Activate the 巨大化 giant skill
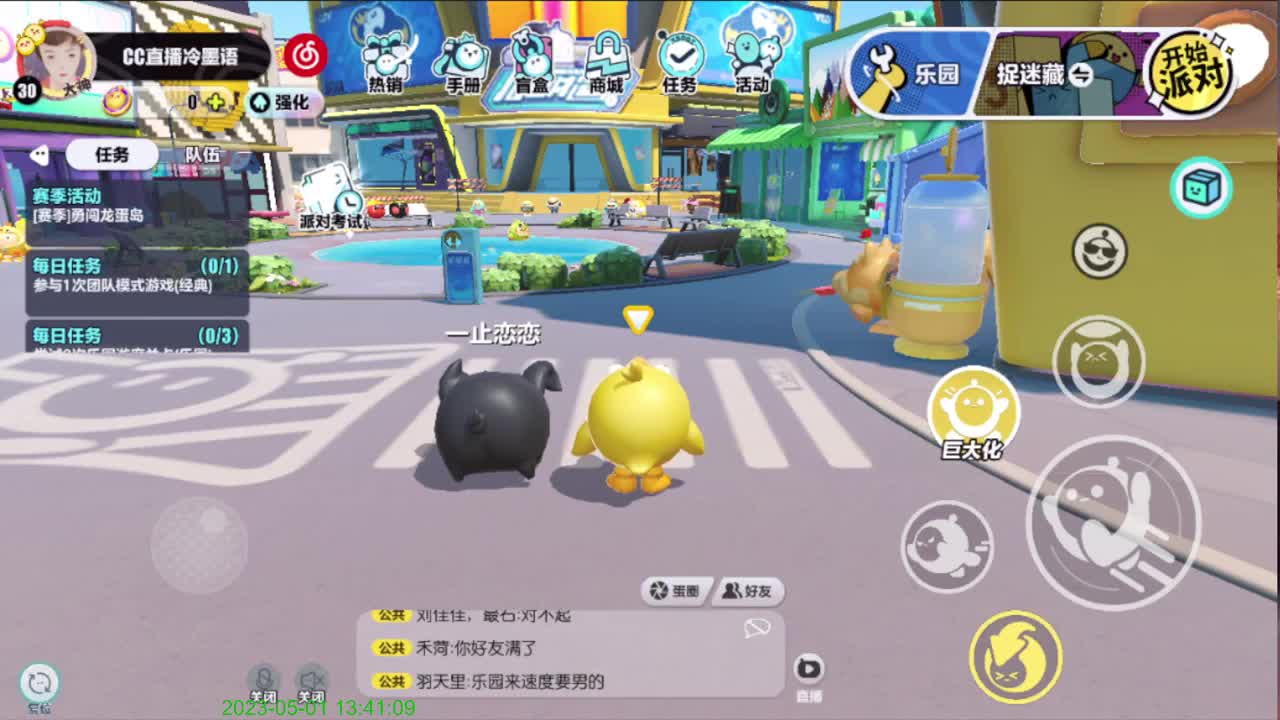This screenshot has width=1280, height=720. (x=973, y=404)
